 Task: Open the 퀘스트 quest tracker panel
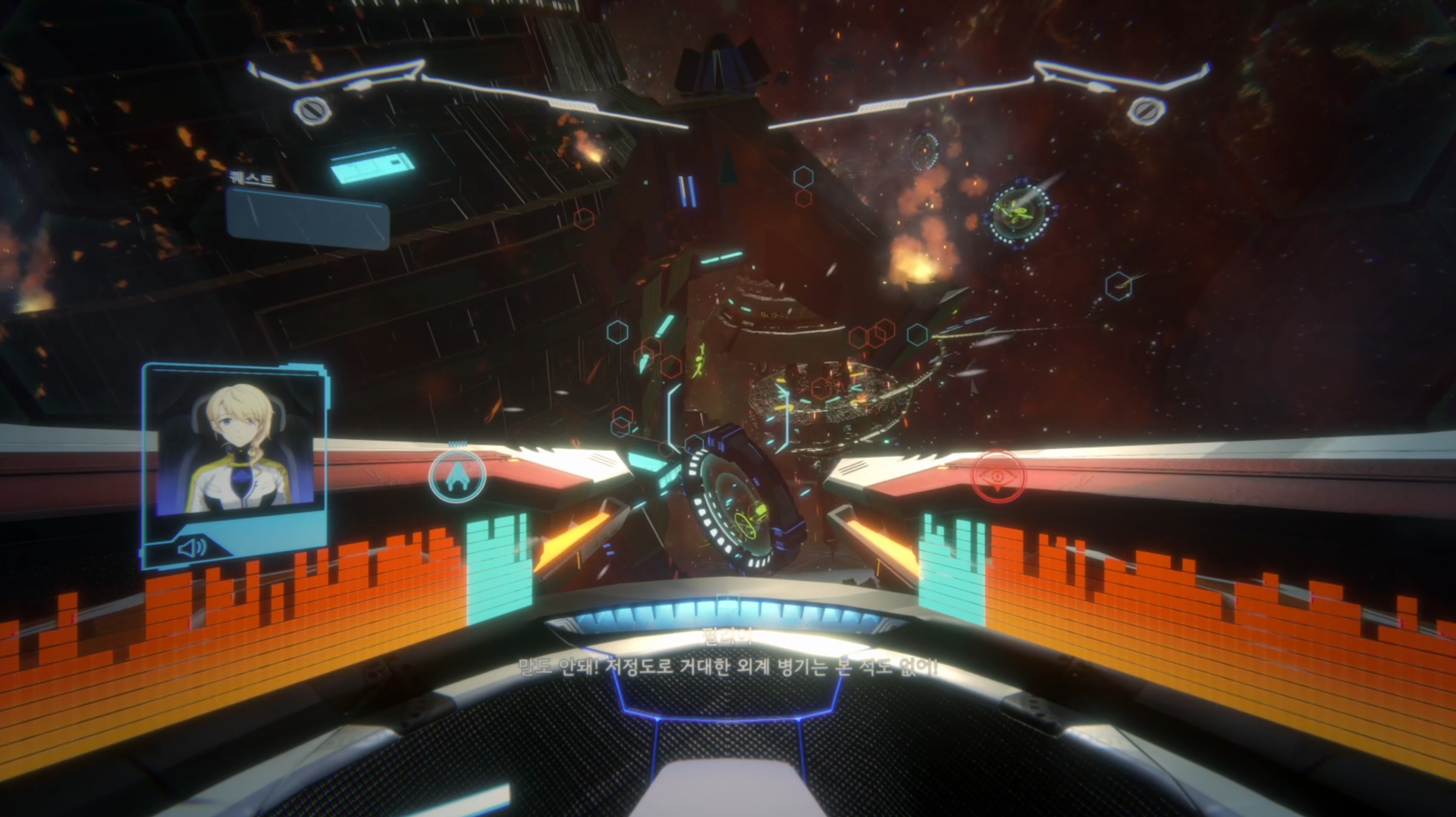pyautogui.click(x=307, y=218)
